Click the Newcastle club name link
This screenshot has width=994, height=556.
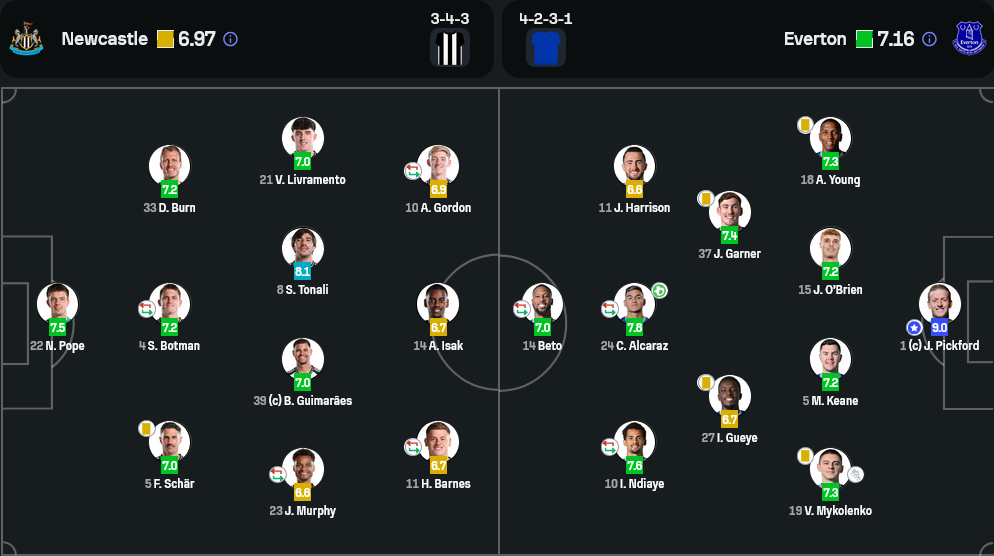point(105,39)
